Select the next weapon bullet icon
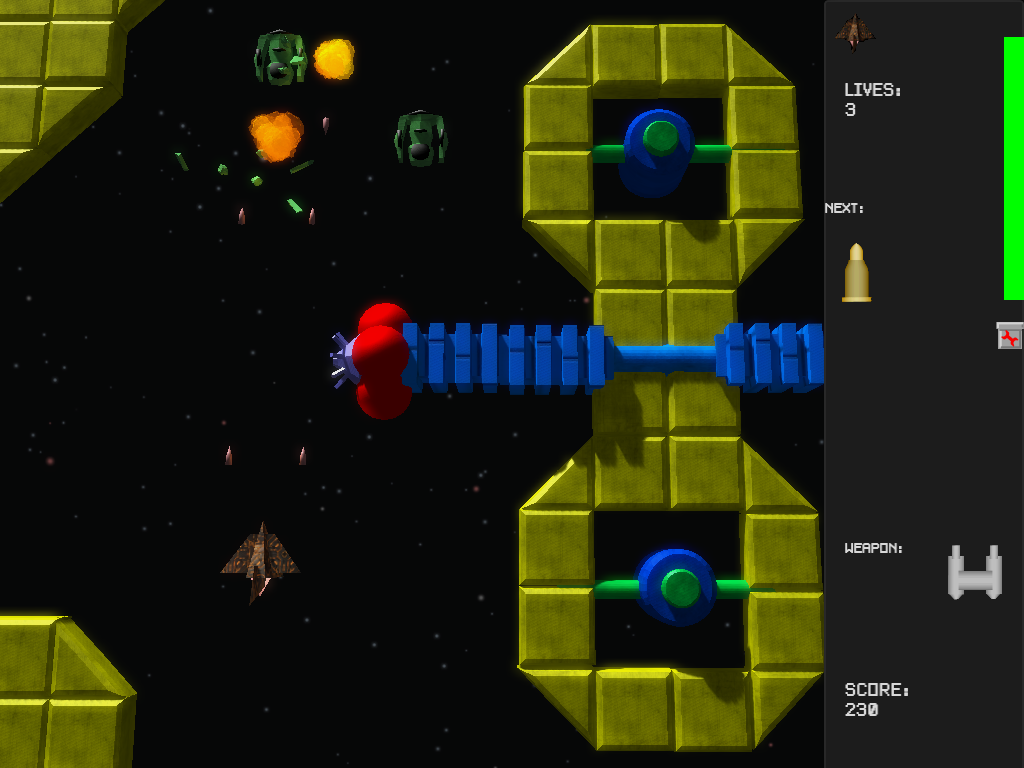 coord(856,272)
